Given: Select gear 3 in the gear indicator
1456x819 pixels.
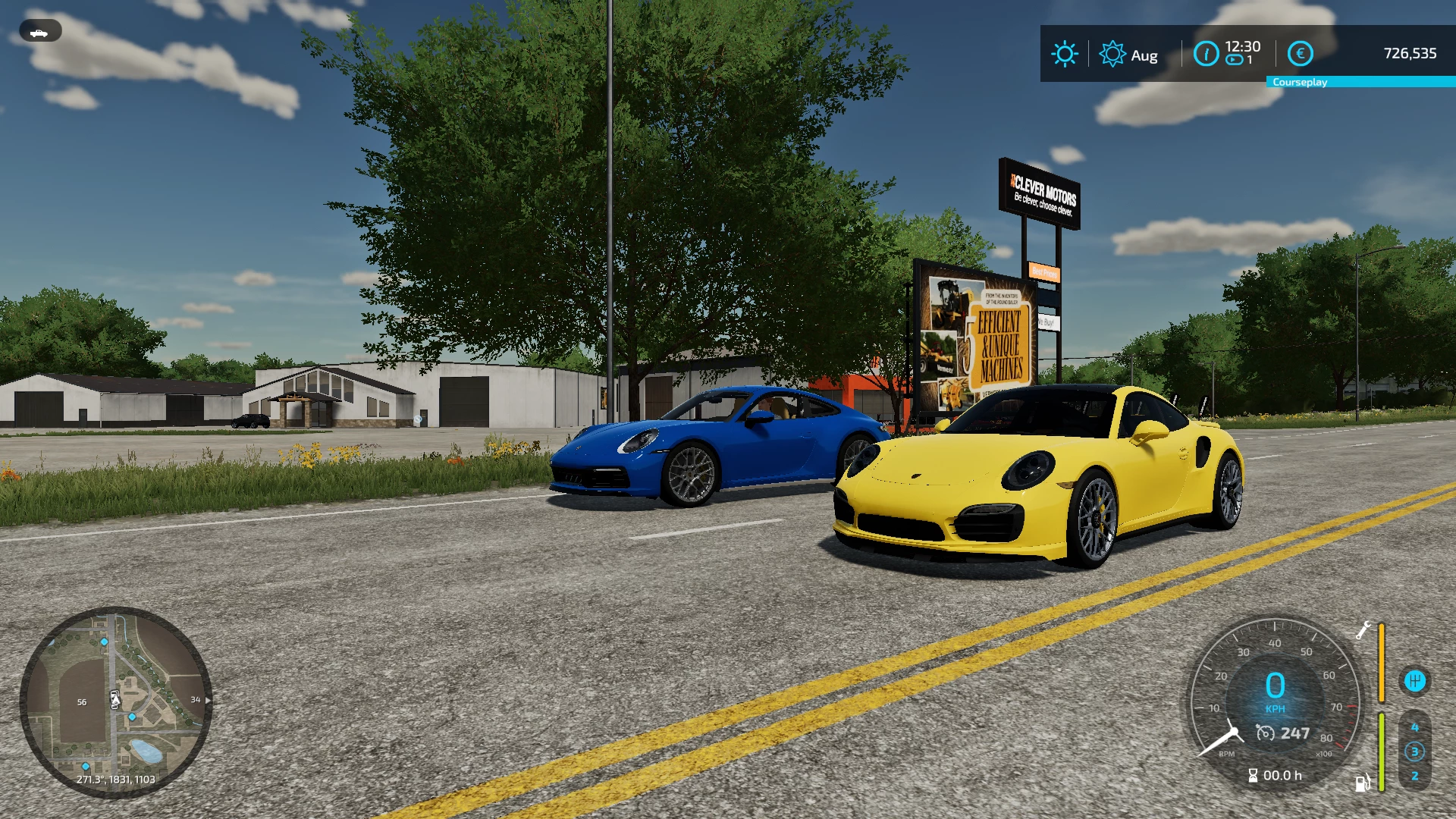Looking at the screenshot, I should (x=1415, y=752).
